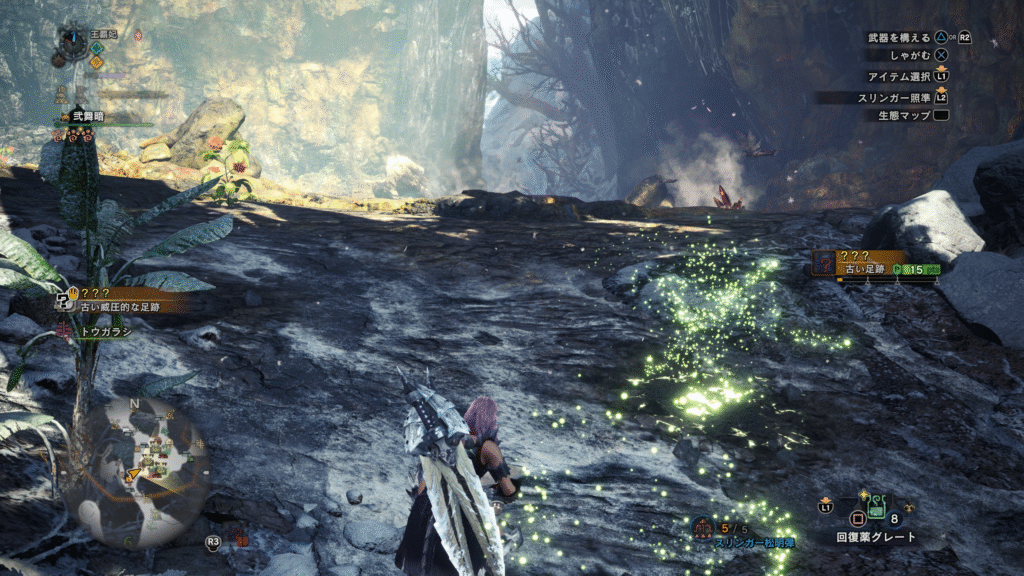Image resolution: width=1024 pixels, height=576 pixels.
Task: Click the 生態マップ entry in the controls list
Action: [904, 115]
